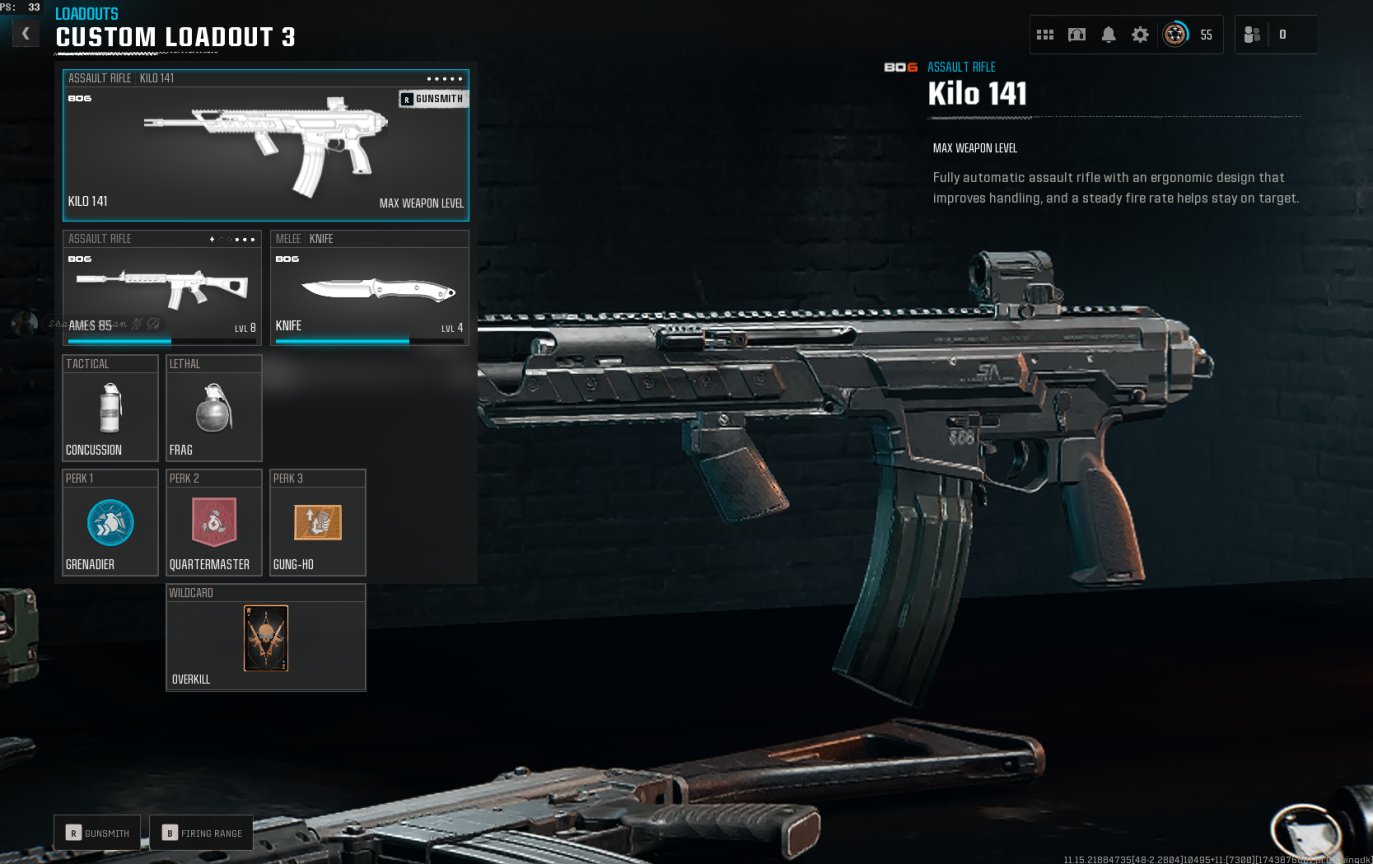Image resolution: width=1373 pixels, height=864 pixels.
Task: Select the AMES 85 secondary weapon slot
Action: point(162,288)
